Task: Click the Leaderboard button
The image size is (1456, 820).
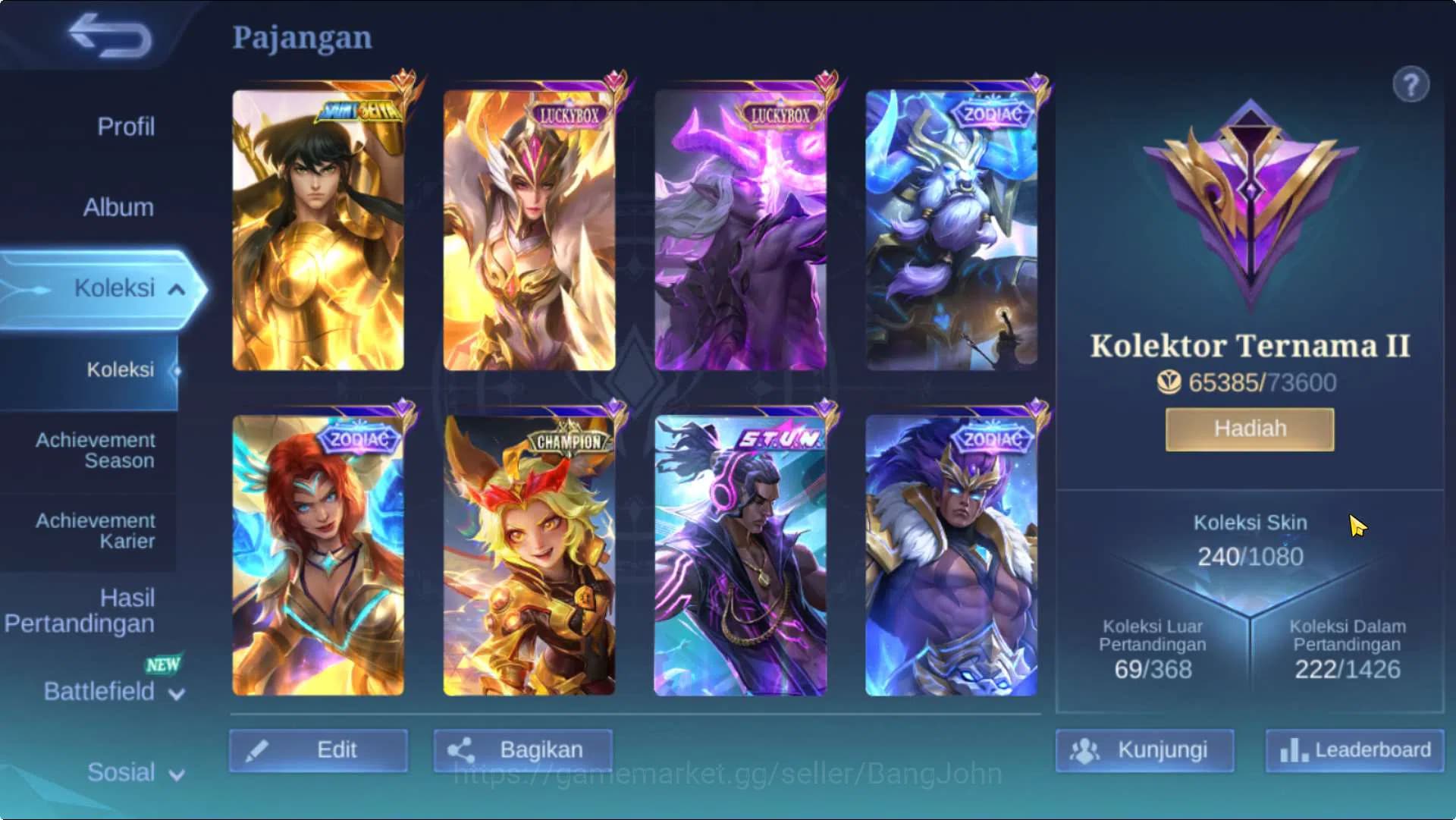Action: 1352,751
